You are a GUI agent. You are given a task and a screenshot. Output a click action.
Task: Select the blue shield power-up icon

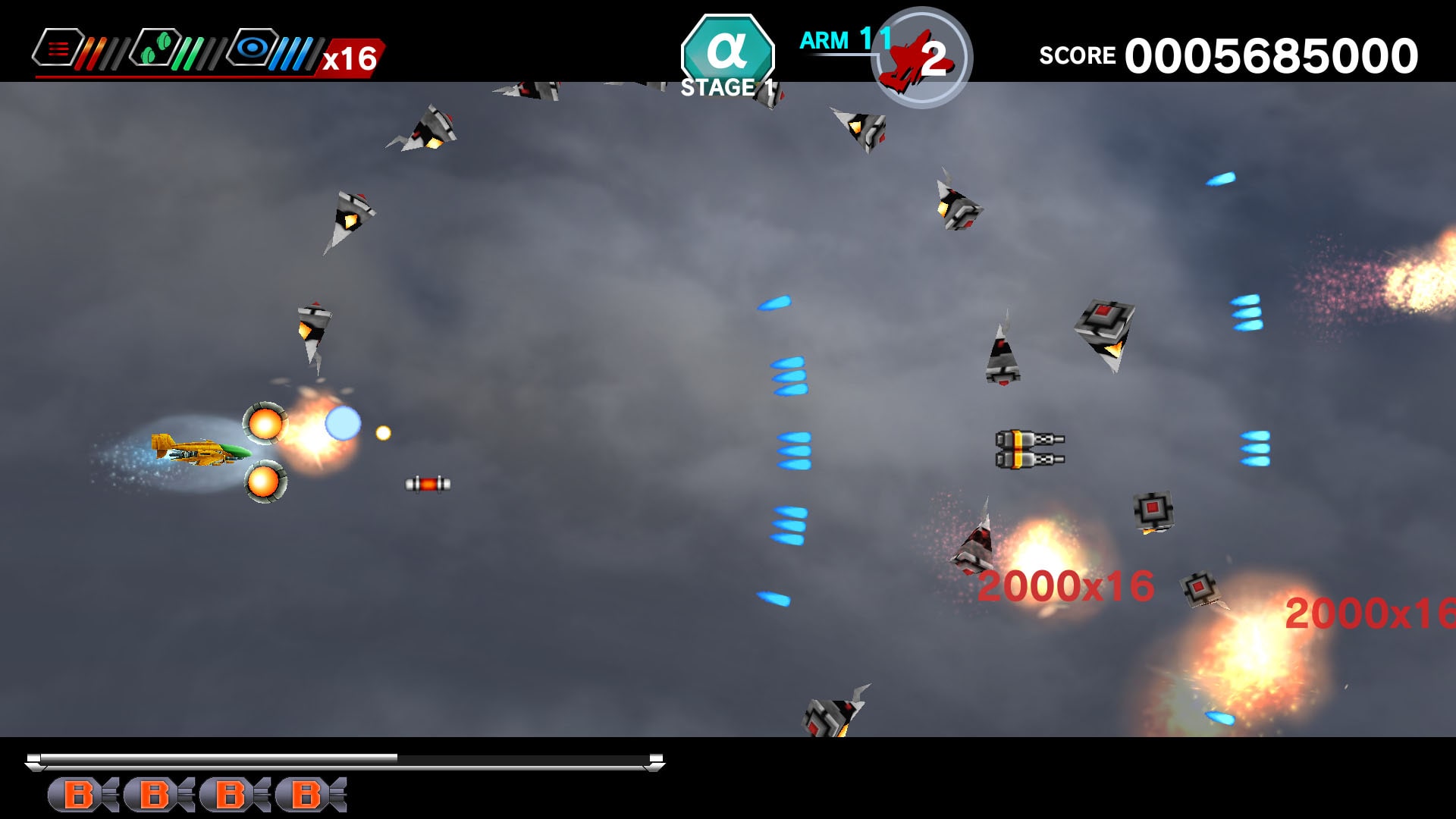click(253, 47)
